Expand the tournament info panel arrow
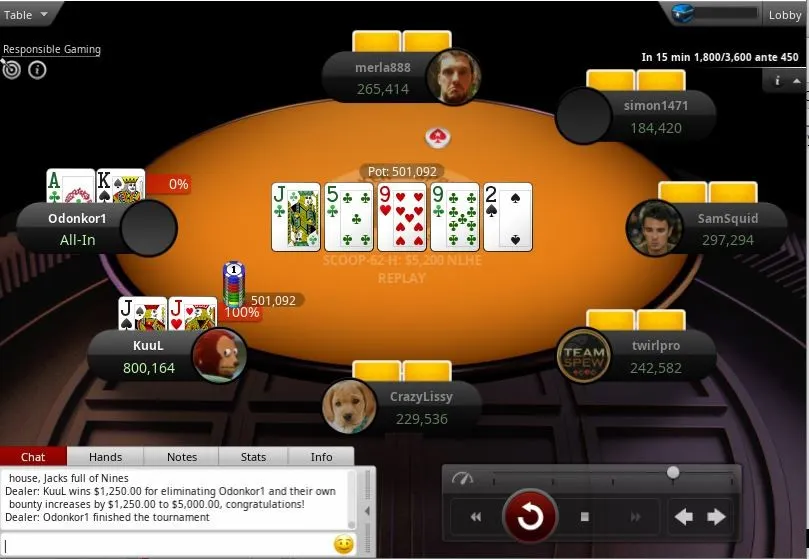The image size is (809, 559). [x=777, y=80]
